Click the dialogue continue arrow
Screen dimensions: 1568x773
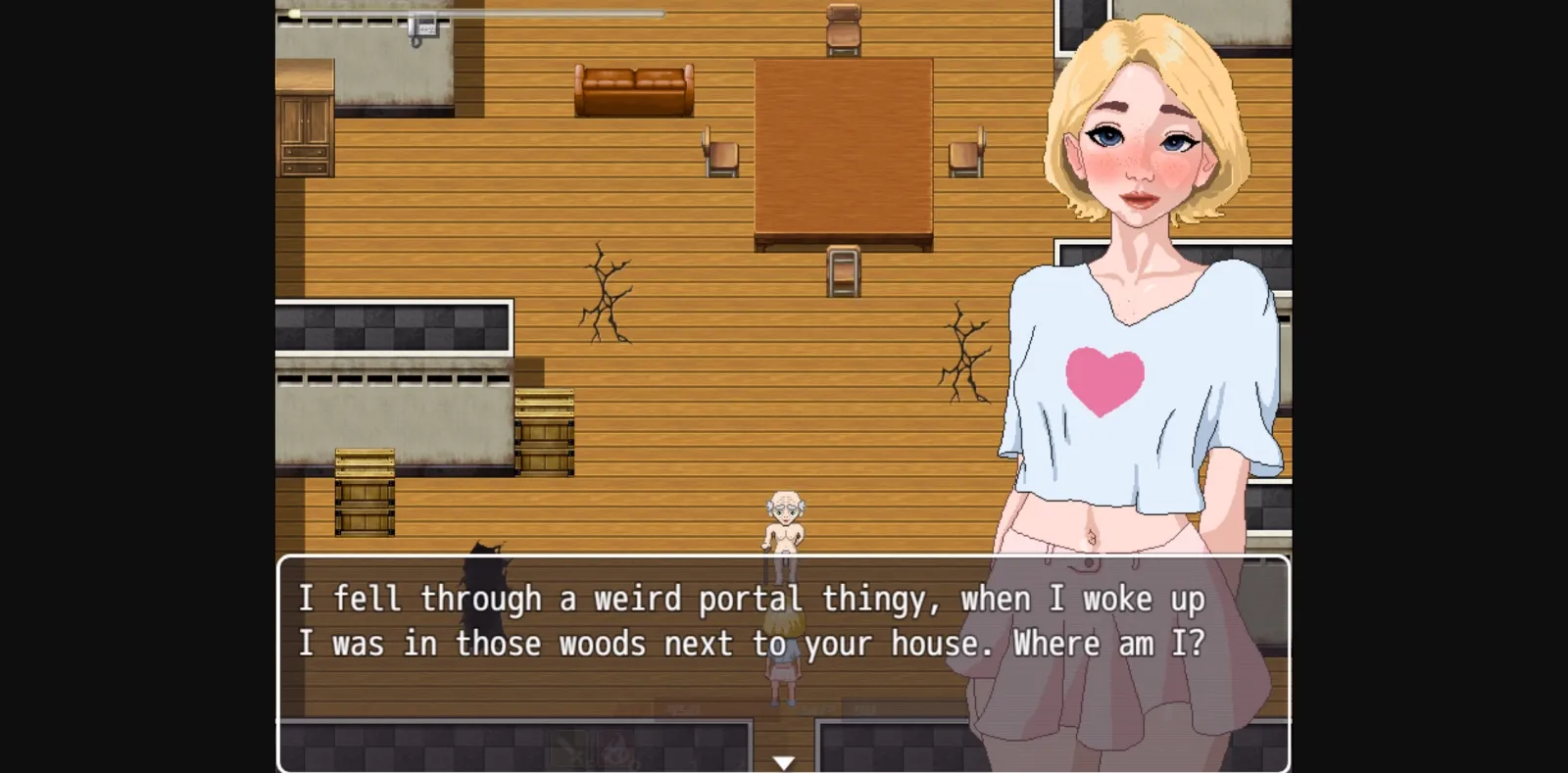pyautogui.click(x=783, y=759)
